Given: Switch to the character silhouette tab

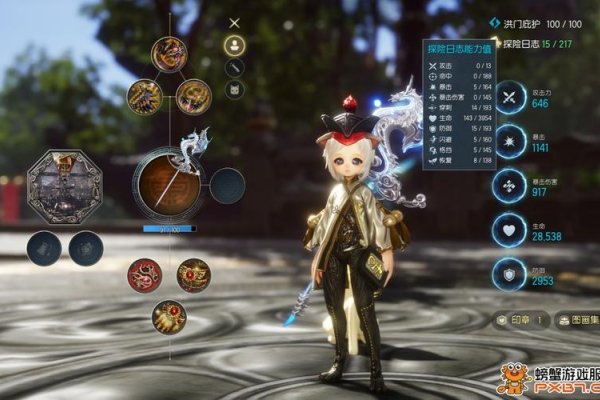Looking at the screenshot, I should (234, 45).
